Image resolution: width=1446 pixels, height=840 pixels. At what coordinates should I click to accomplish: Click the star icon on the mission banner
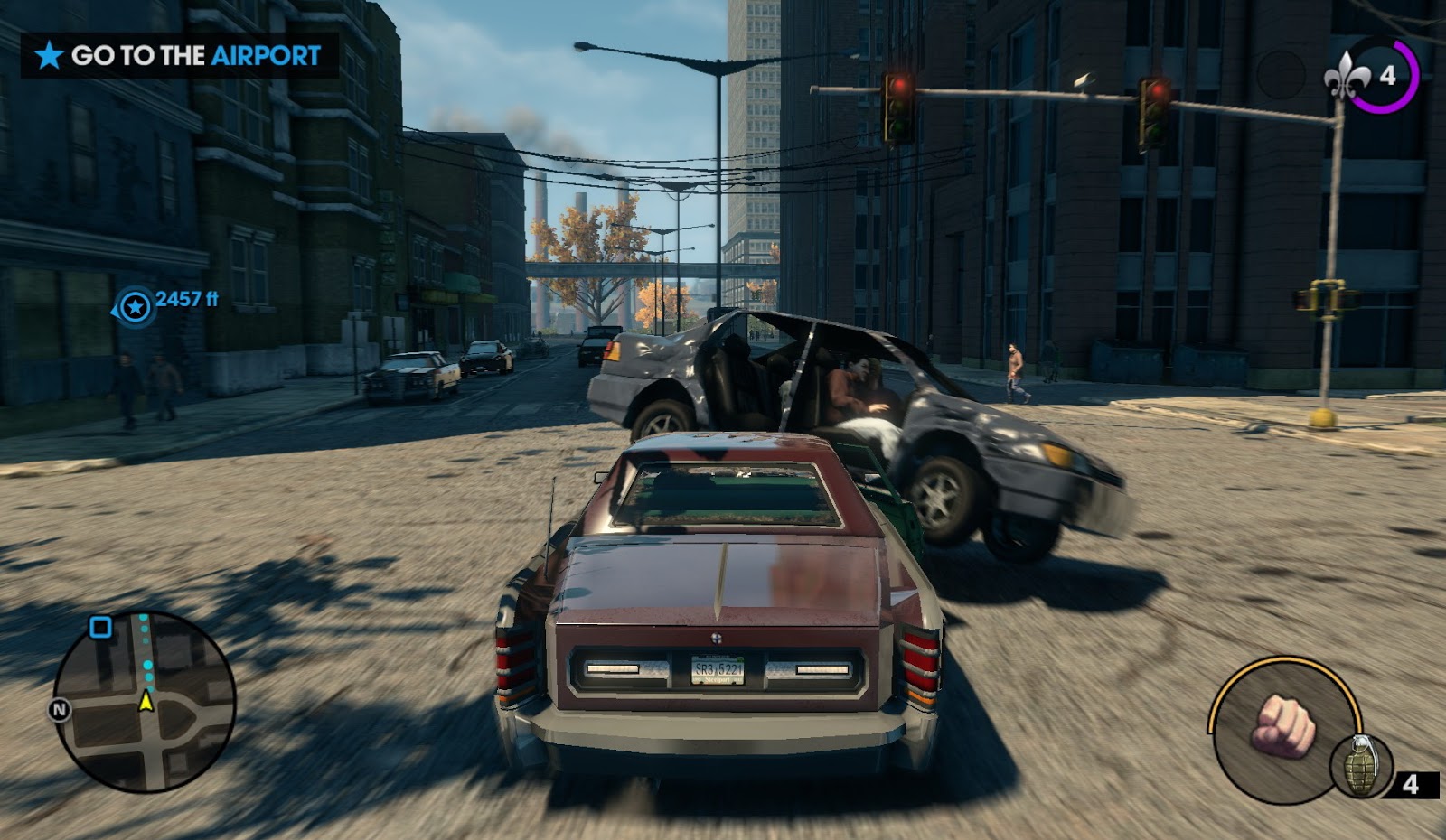(x=48, y=56)
